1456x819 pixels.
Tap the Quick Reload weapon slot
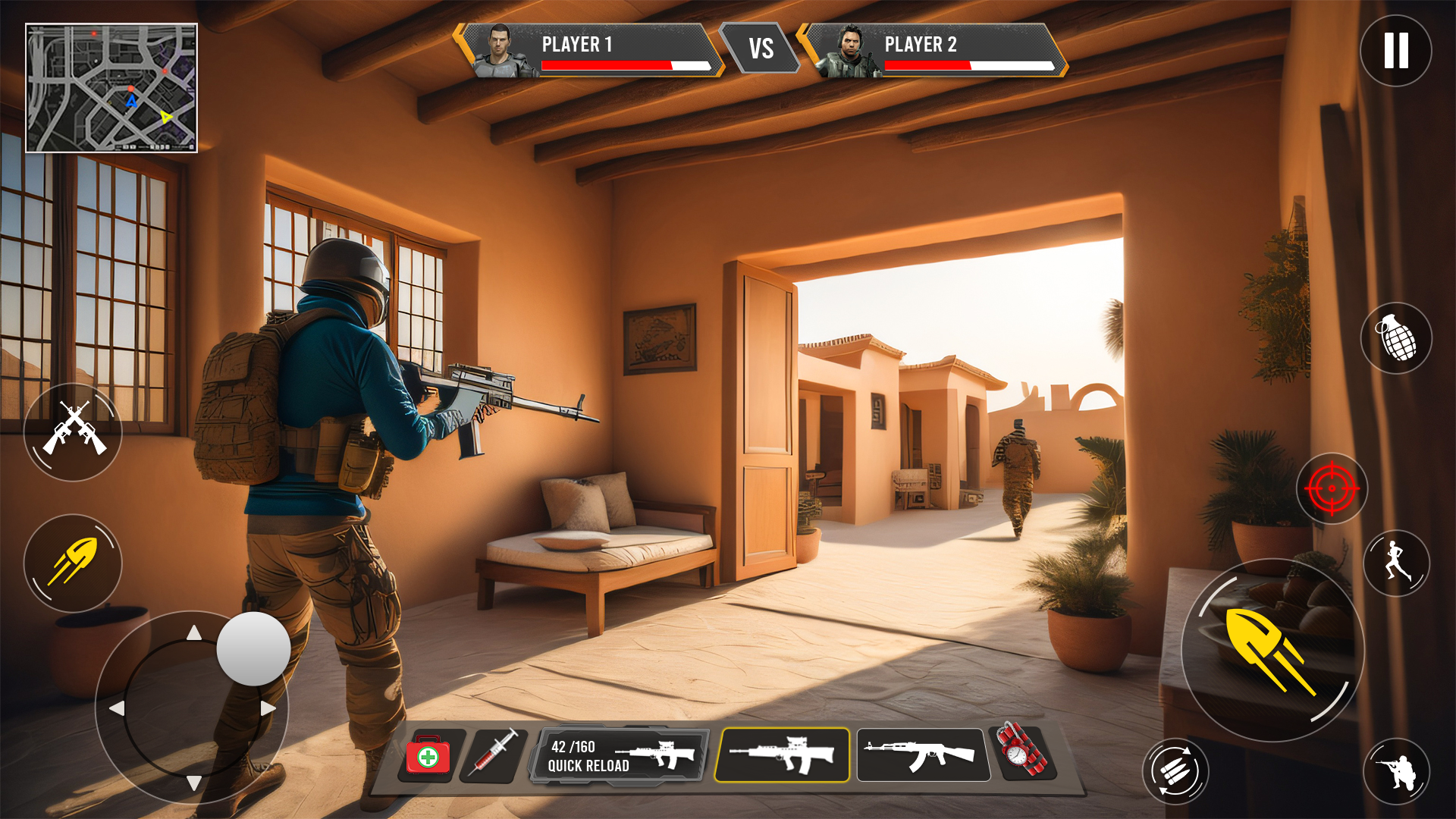tap(620, 755)
